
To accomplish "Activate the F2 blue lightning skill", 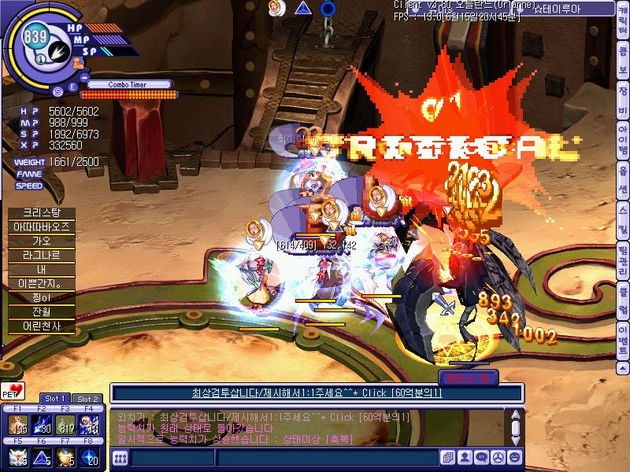I will 40,427.
